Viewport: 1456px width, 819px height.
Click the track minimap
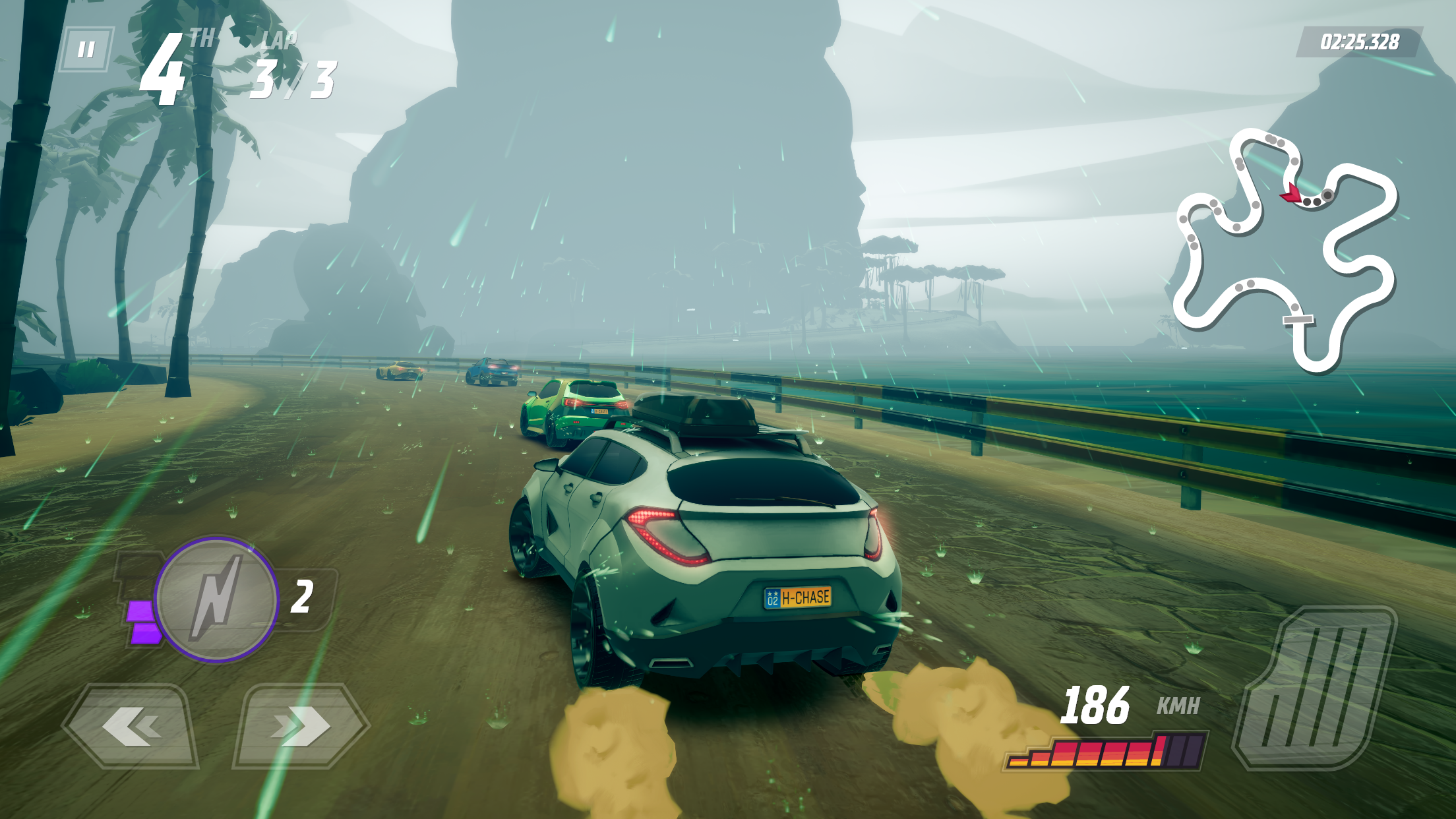tap(1285, 249)
